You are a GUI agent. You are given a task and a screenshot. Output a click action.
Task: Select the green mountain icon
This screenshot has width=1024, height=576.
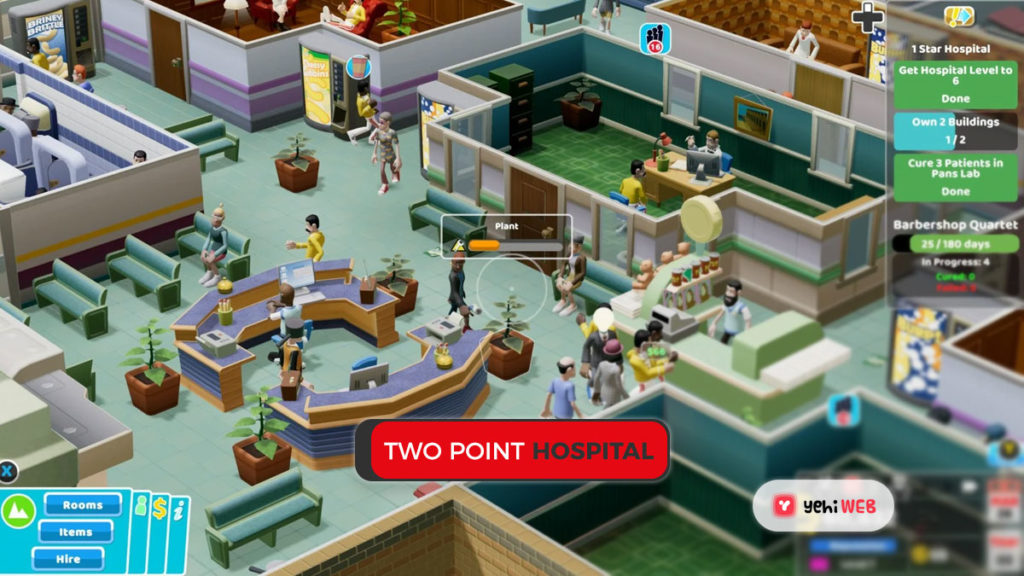pos(19,511)
